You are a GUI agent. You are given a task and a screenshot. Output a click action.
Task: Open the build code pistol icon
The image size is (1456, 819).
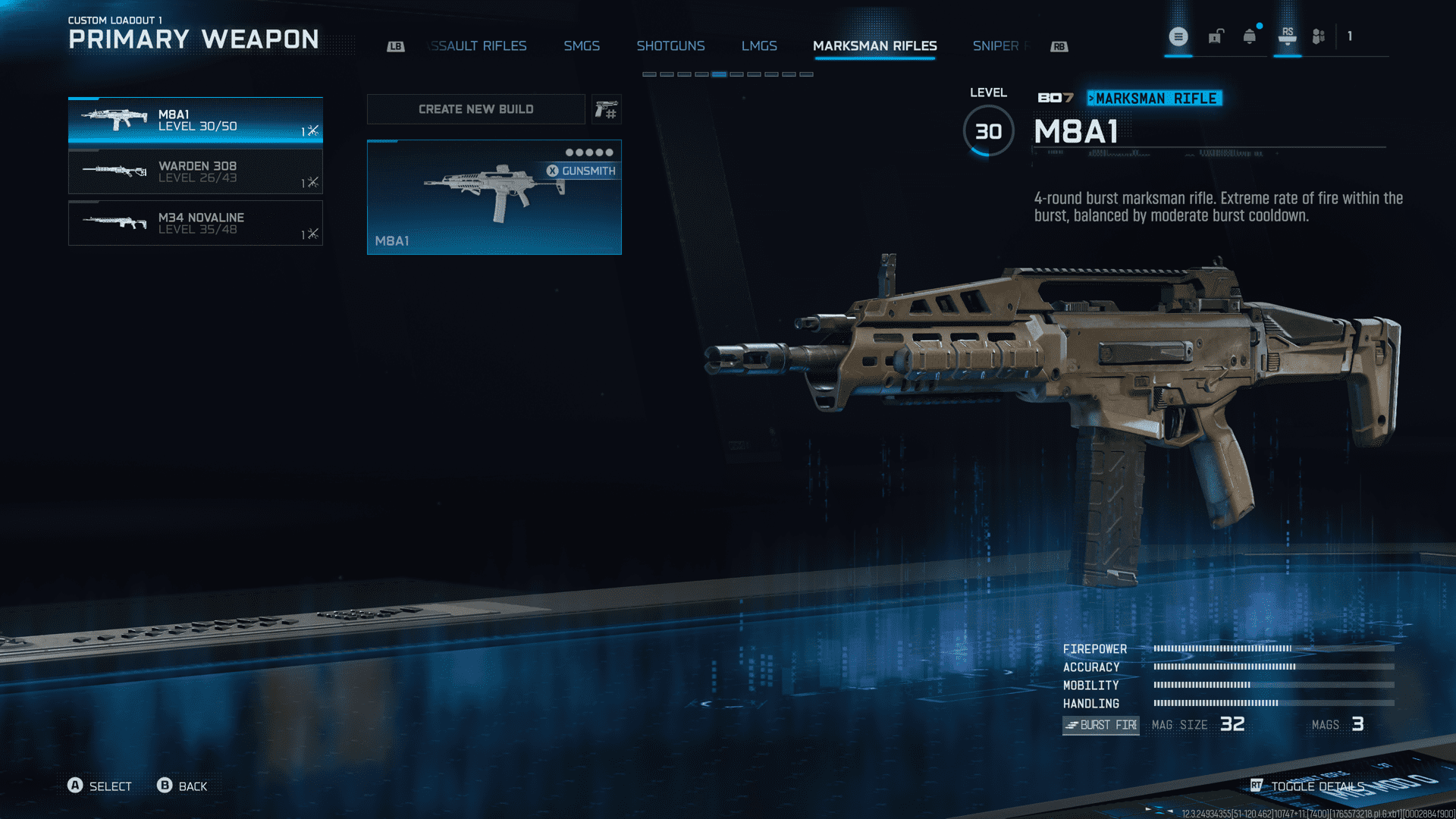click(606, 110)
